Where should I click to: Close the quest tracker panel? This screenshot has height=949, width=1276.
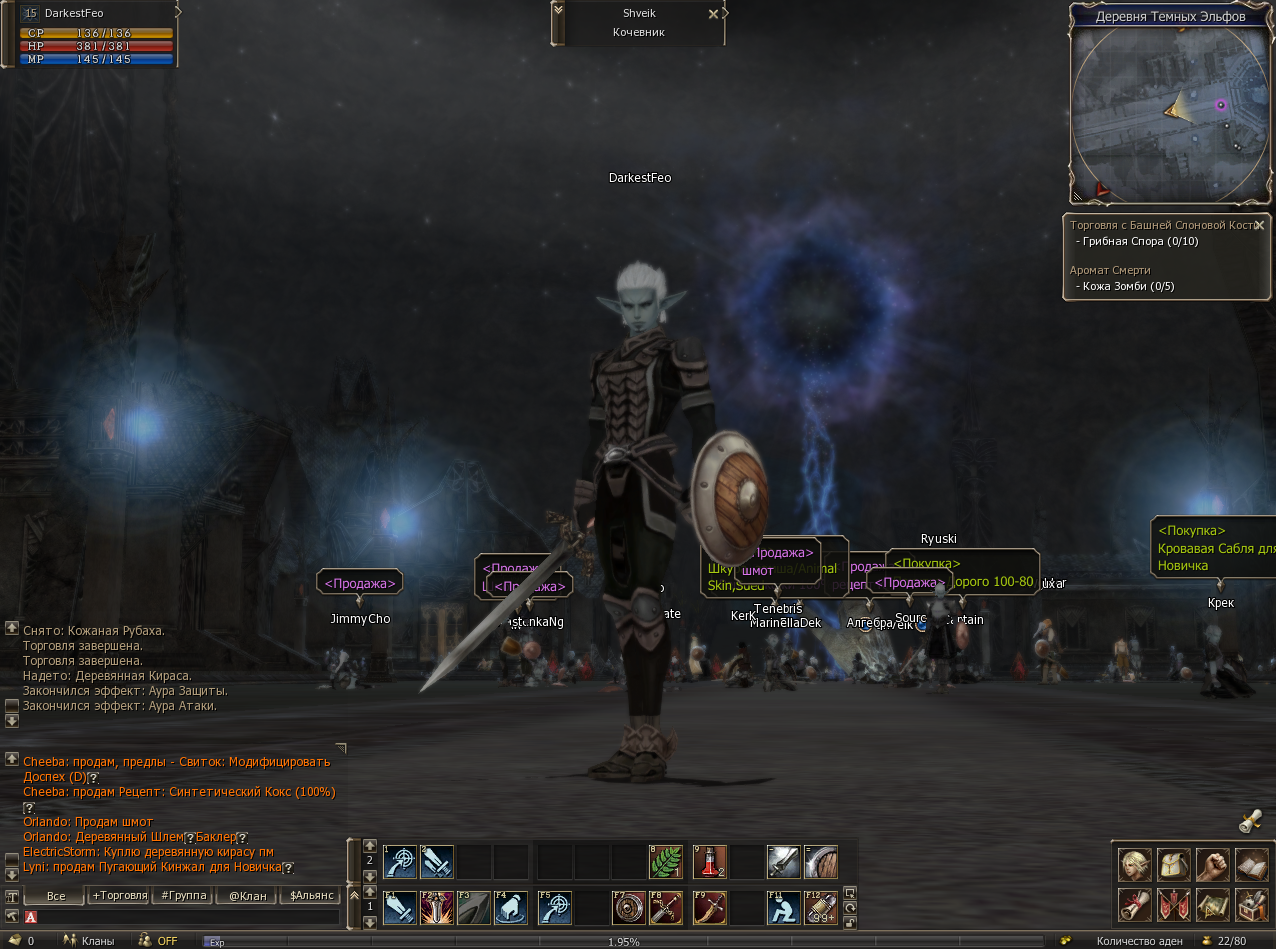coord(1259,225)
